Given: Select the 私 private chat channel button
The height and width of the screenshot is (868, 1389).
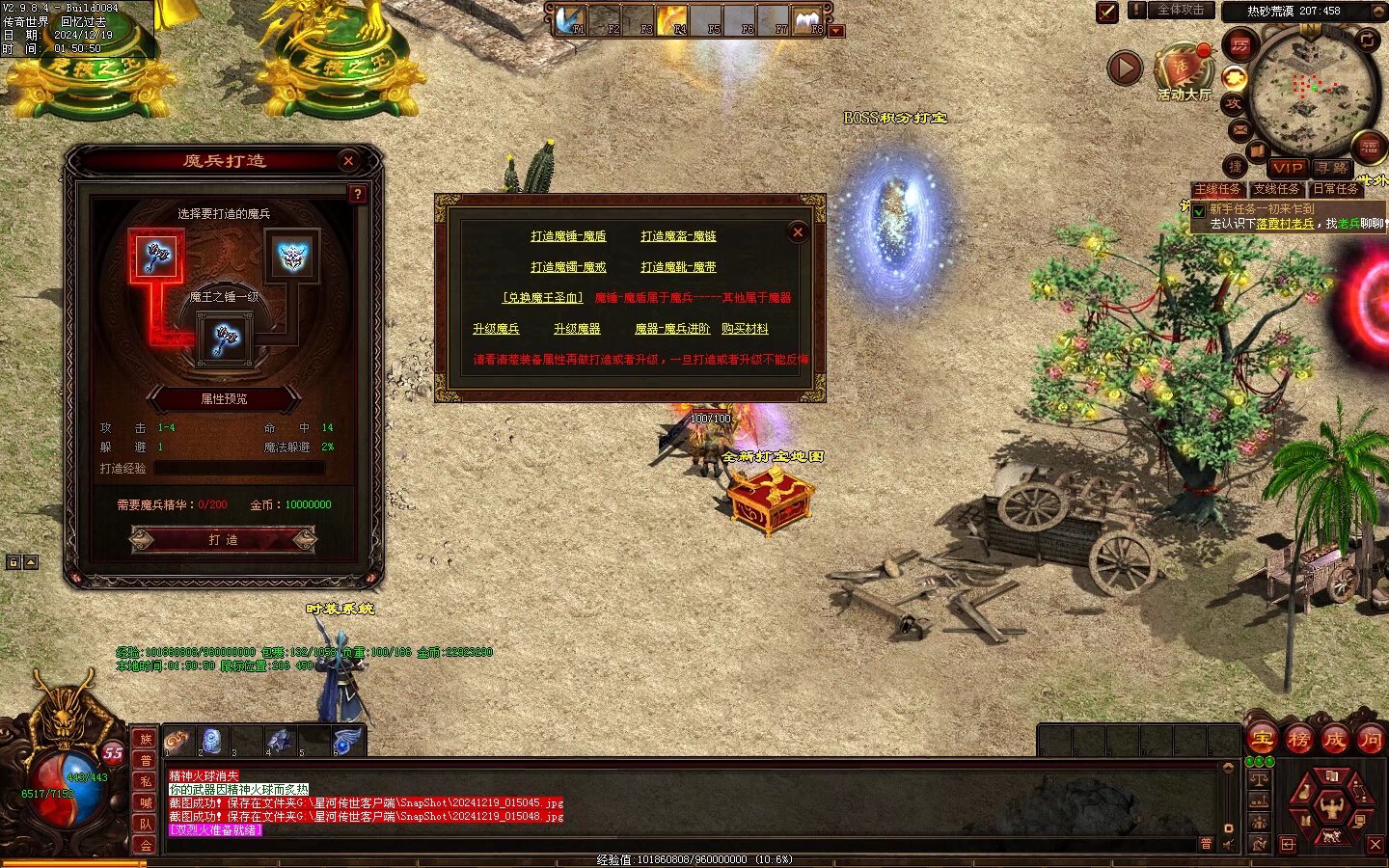Looking at the screenshot, I should click(x=146, y=781).
